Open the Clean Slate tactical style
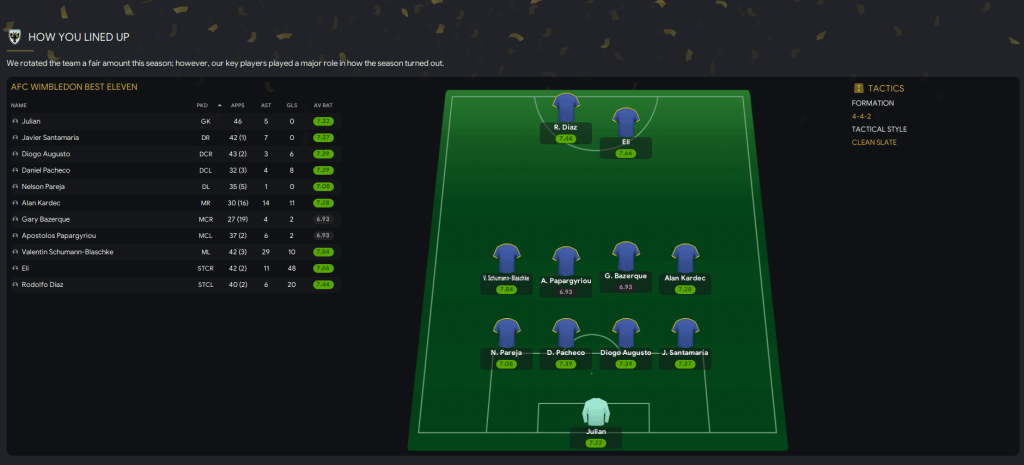The width and height of the screenshot is (1024, 465). [875, 142]
